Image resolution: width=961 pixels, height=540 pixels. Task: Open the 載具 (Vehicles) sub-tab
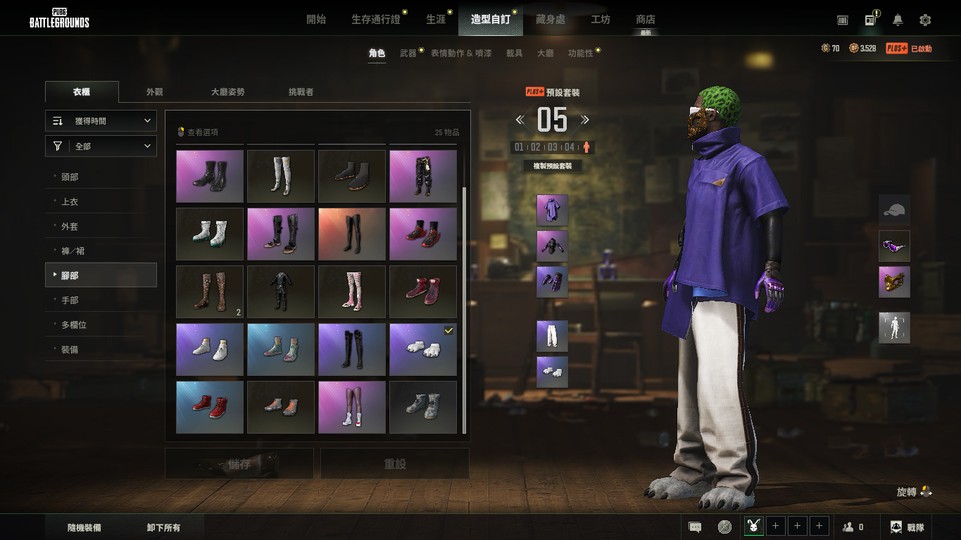[x=514, y=53]
